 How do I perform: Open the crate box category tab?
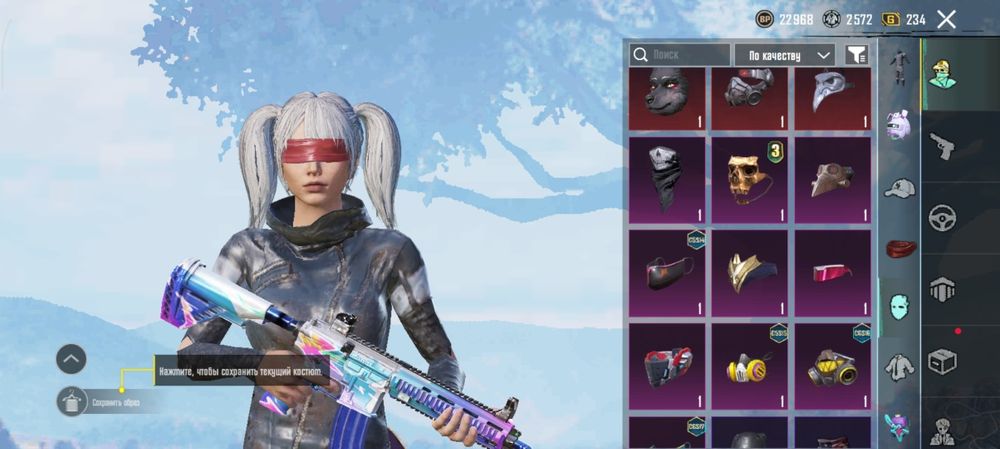click(941, 359)
